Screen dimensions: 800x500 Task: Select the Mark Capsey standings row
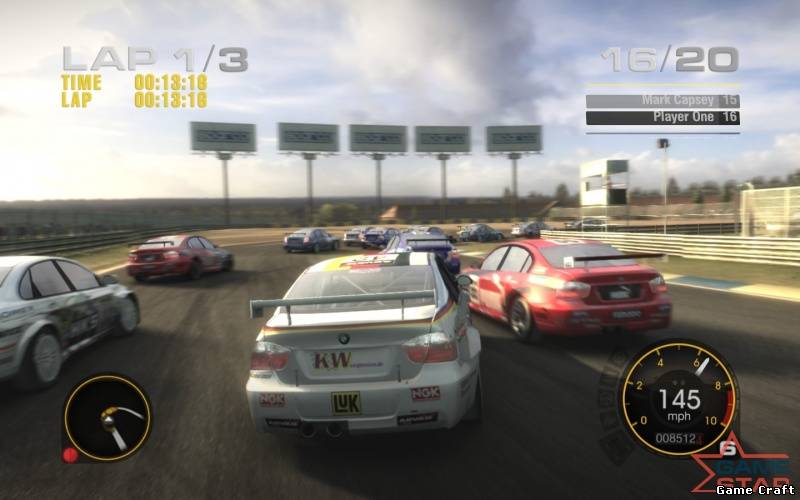tap(662, 101)
